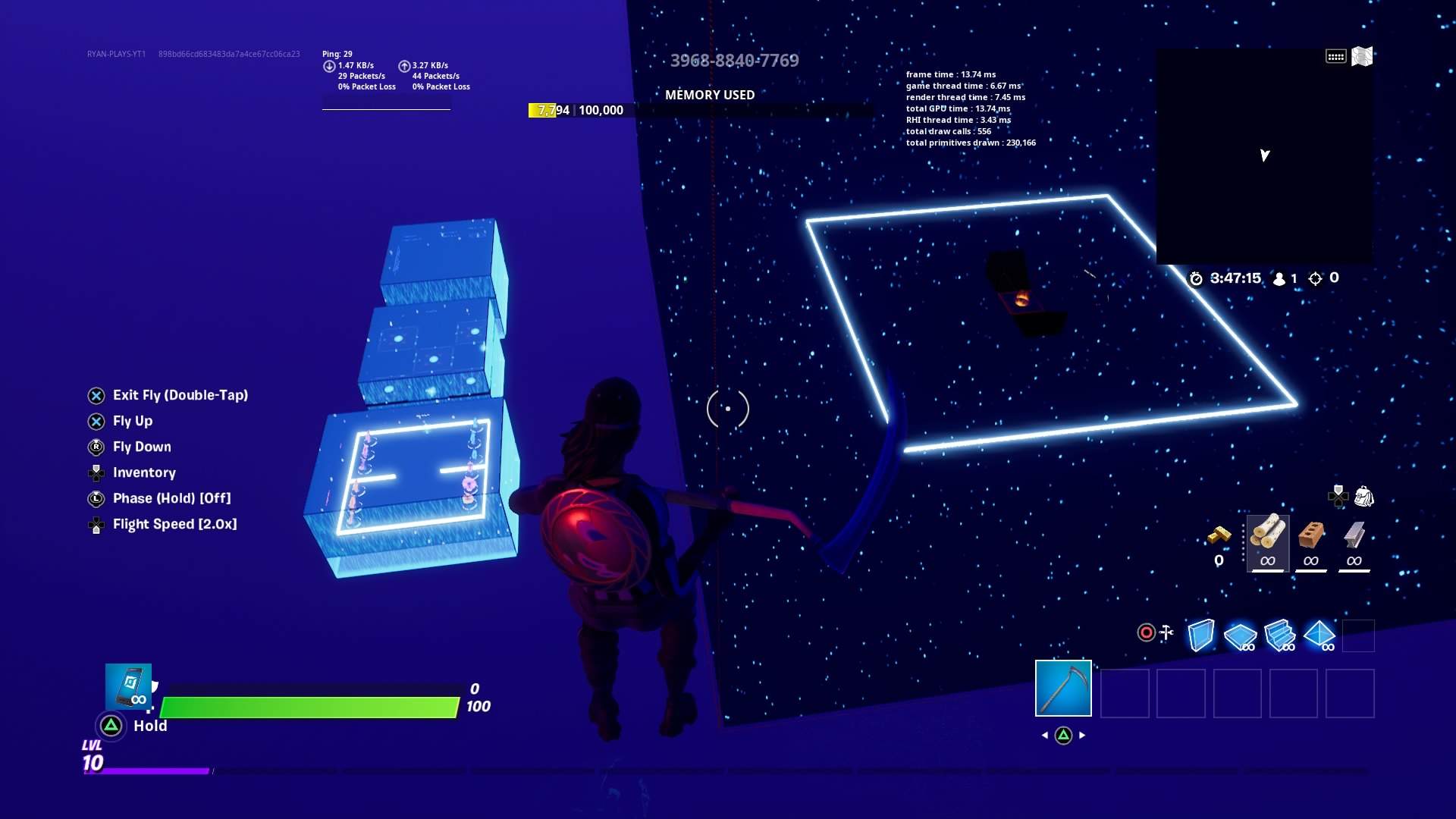Click the keyboard icon above the minimap
Viewport: 1456px width, 819px height.
(1335, 57)
